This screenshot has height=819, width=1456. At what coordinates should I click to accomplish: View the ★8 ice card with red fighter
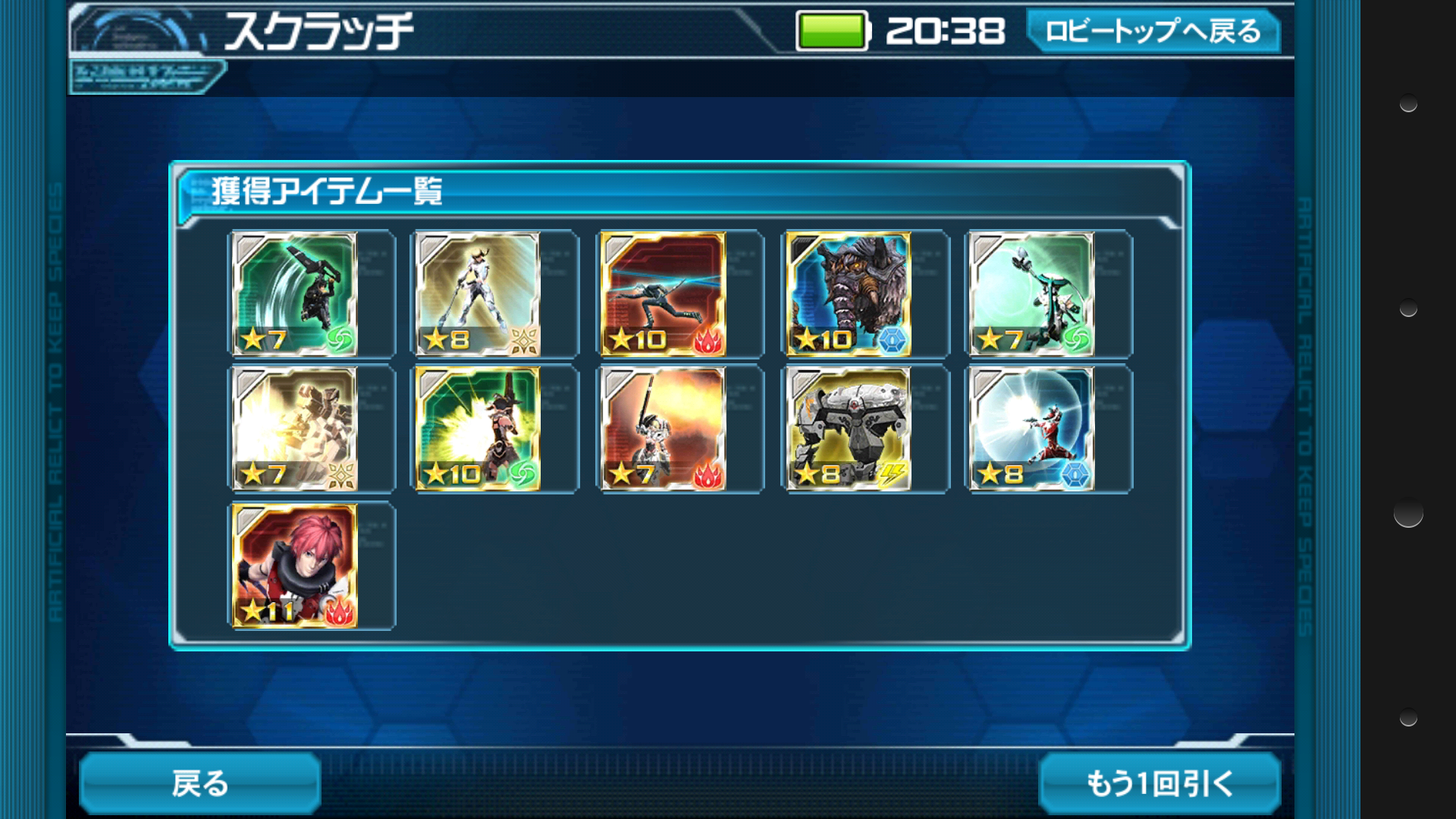click(x=1032, y=429)
